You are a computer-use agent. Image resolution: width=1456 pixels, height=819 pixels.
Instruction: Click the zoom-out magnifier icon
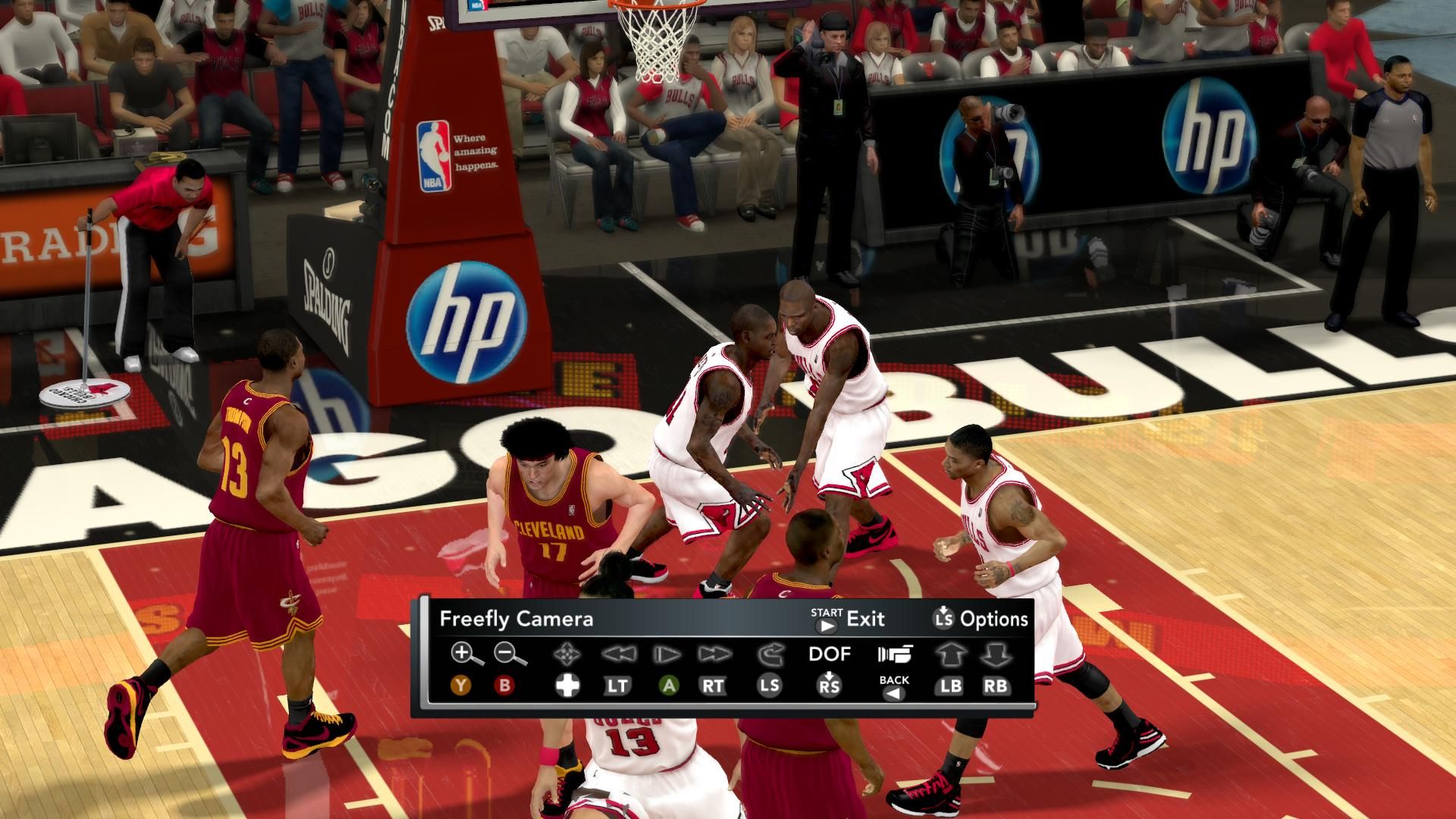(x=510, y=653)
